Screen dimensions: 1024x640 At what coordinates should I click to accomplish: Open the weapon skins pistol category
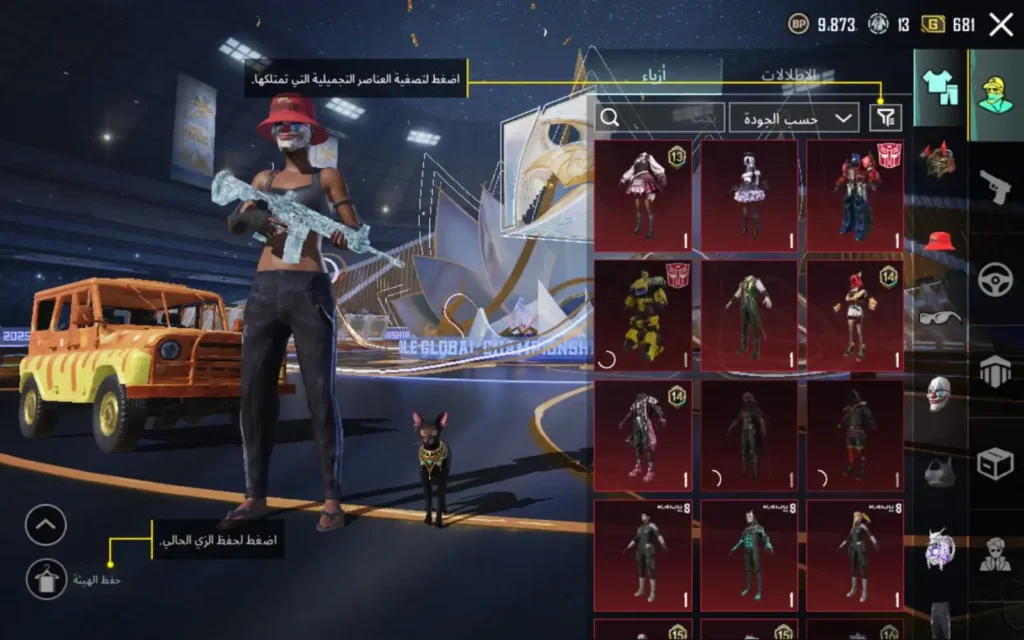coord(996,187)
